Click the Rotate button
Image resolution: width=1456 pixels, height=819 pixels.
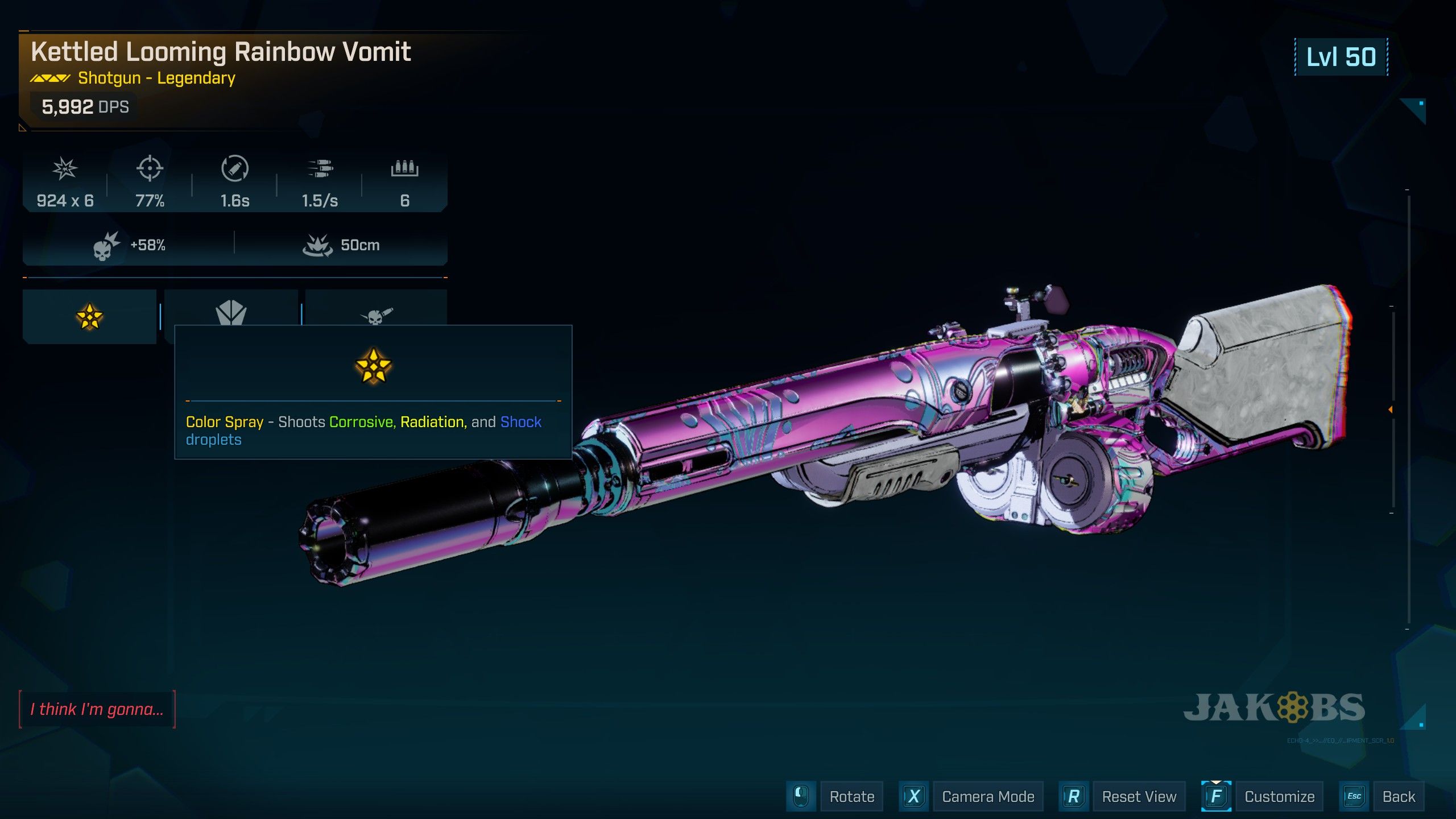click(851, 796)
